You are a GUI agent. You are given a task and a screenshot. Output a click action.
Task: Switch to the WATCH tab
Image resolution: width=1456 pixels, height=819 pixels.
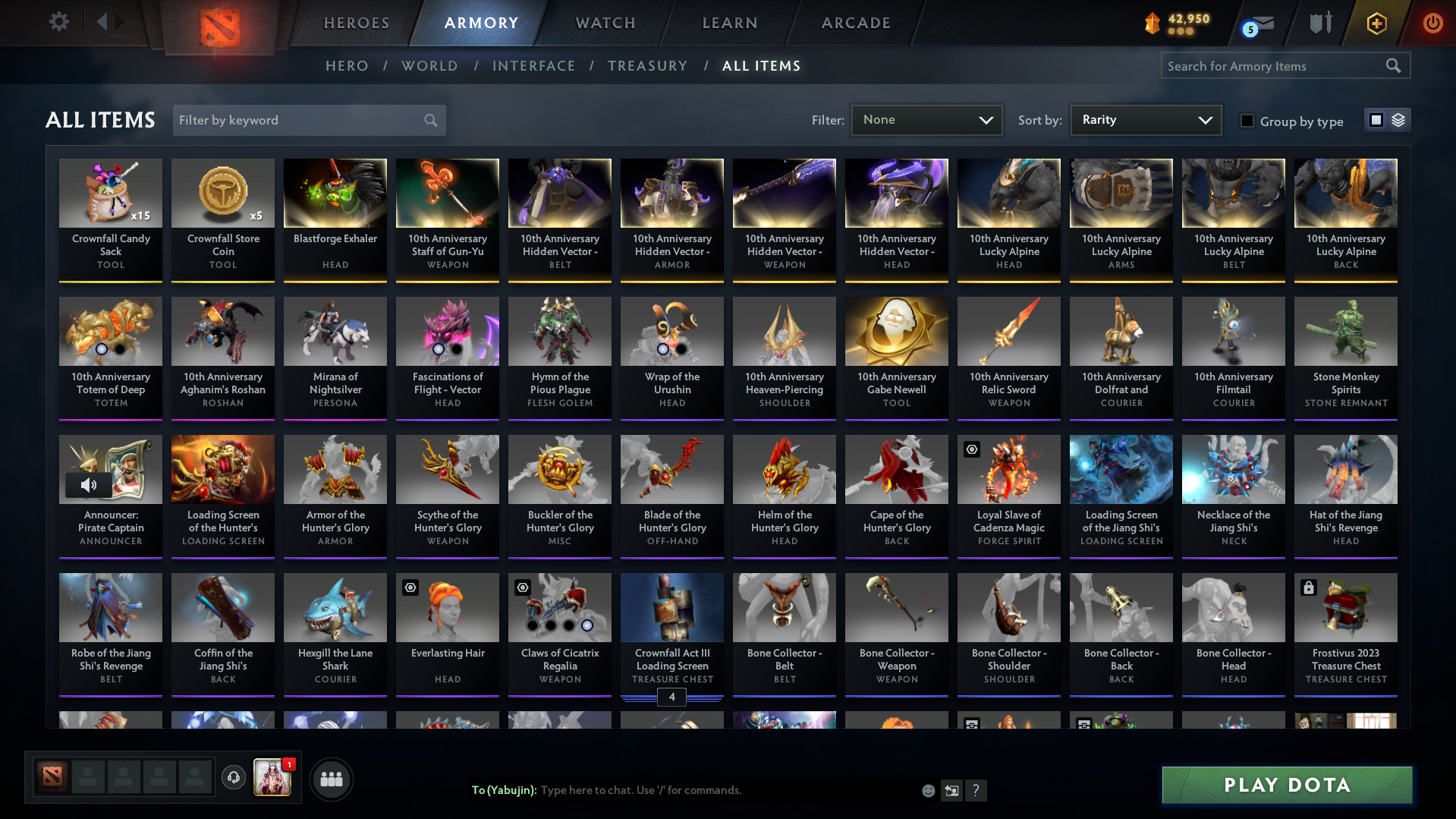coord(605,23)
